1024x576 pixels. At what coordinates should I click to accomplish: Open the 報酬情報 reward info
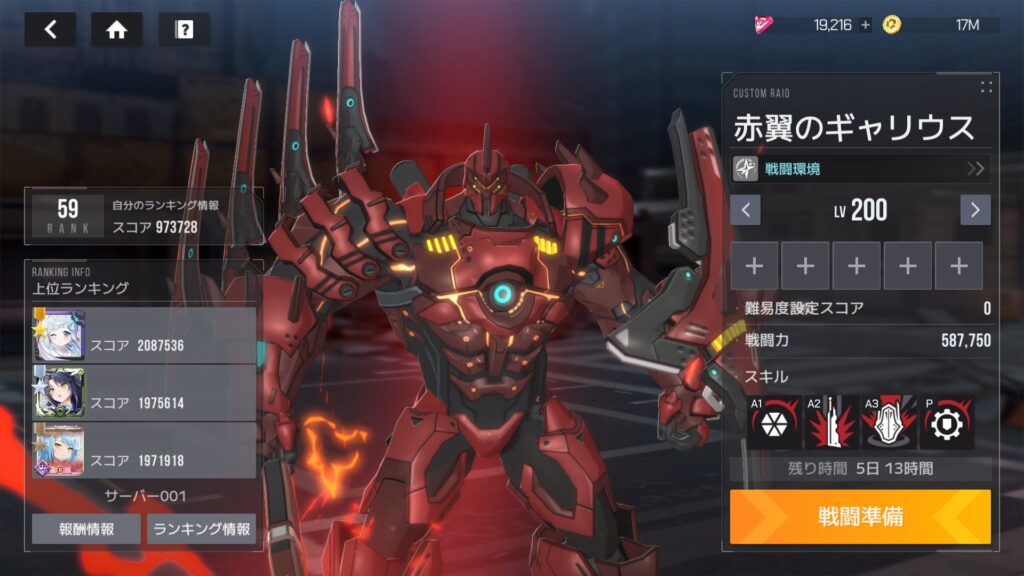(86, 529)
